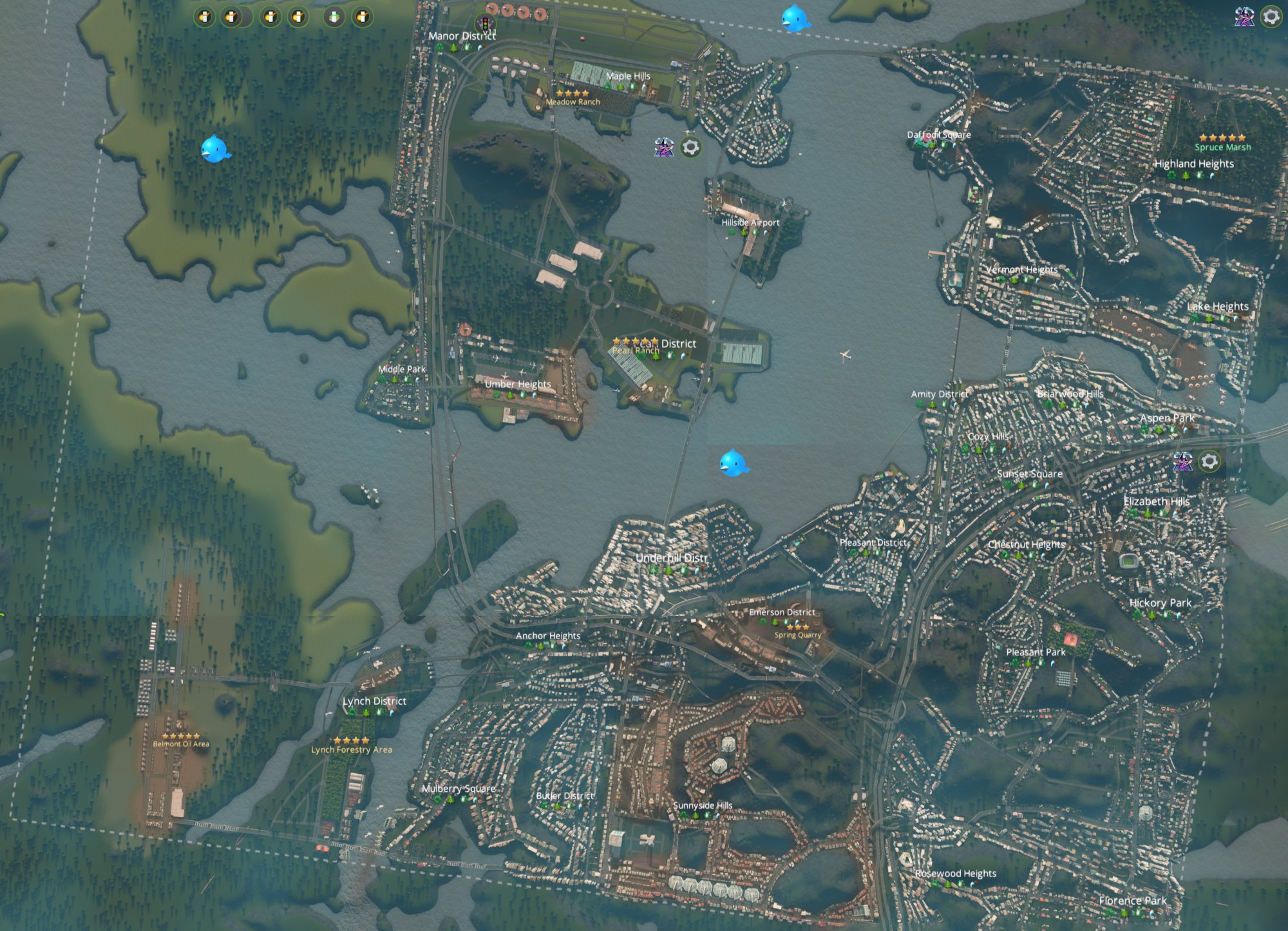Click the green layers icon among the top-left circle icons
1288x931 pixels.
point(334,16)
